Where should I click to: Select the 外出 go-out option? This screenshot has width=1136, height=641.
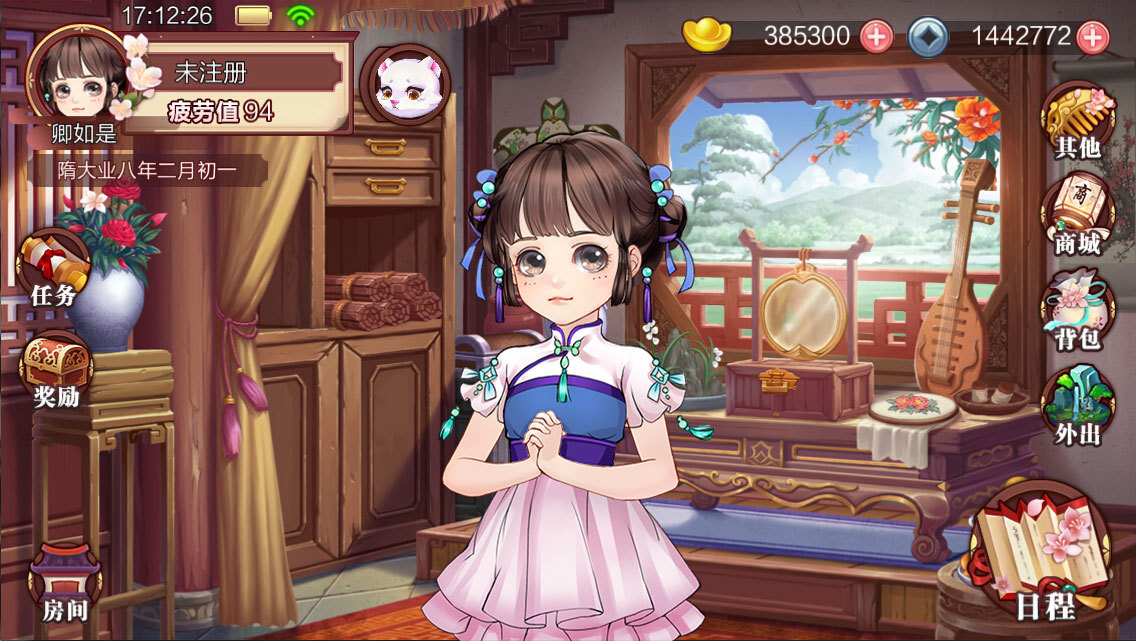[1077, 405]
